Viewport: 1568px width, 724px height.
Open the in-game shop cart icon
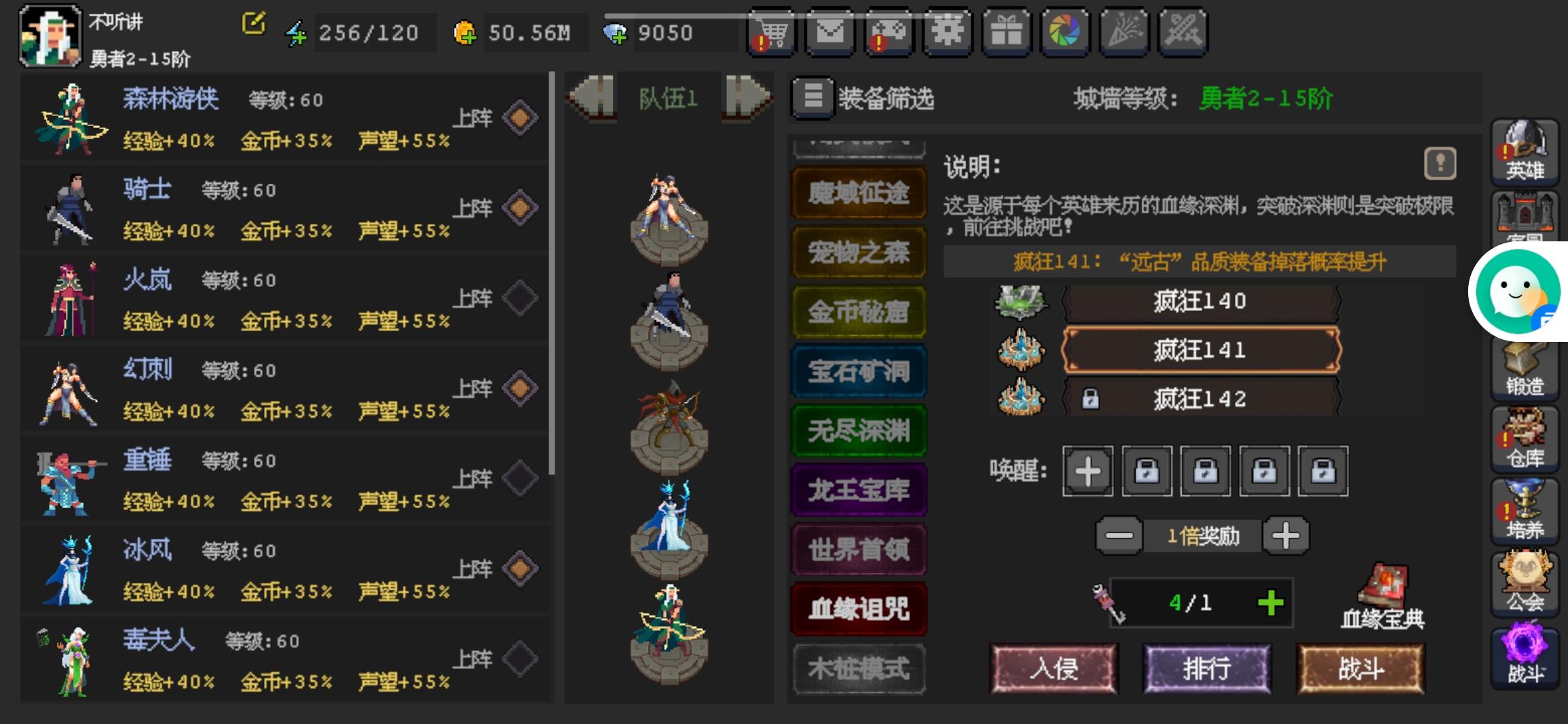point(771,32)
